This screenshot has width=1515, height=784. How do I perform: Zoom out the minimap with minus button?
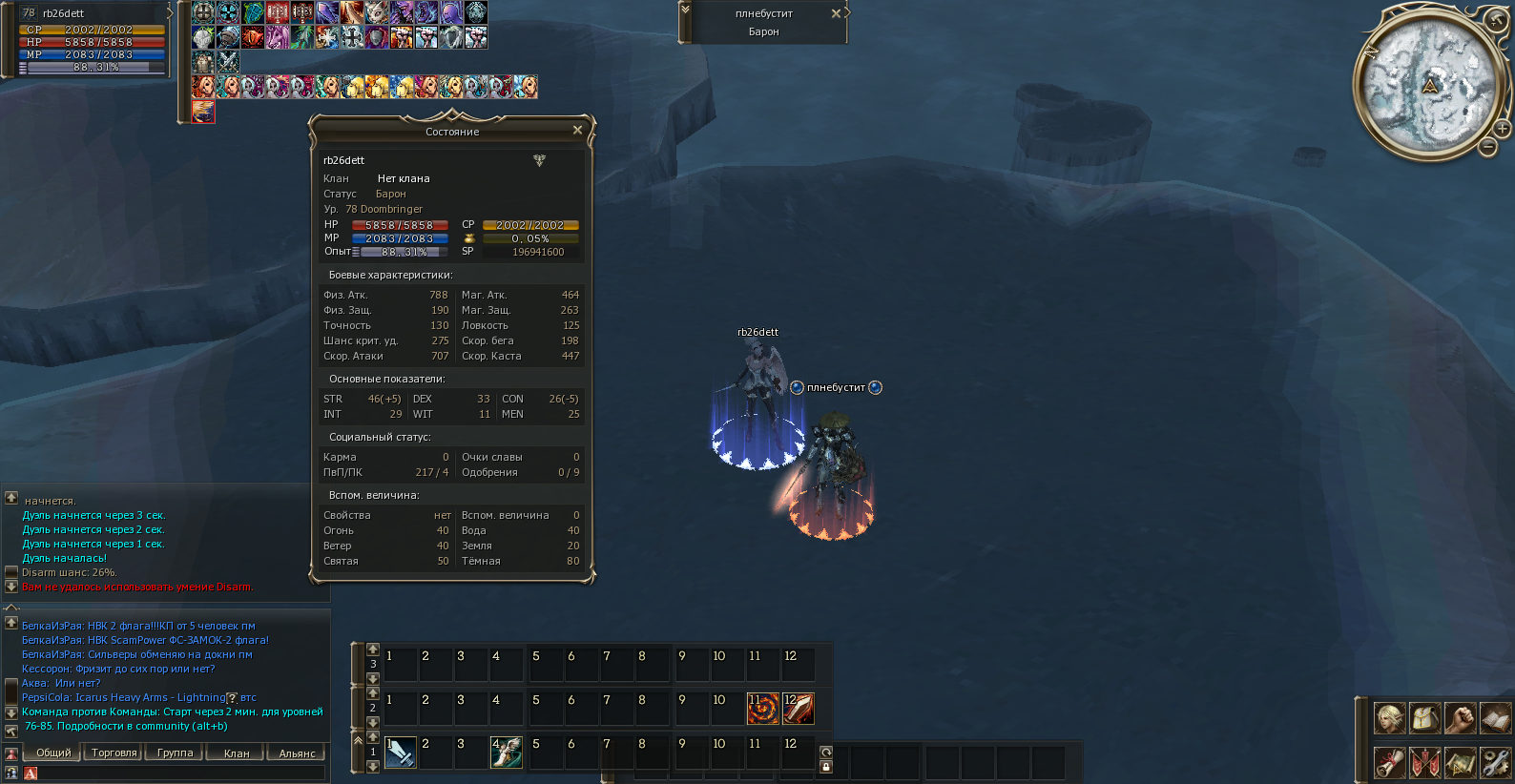coord(1488,147)
